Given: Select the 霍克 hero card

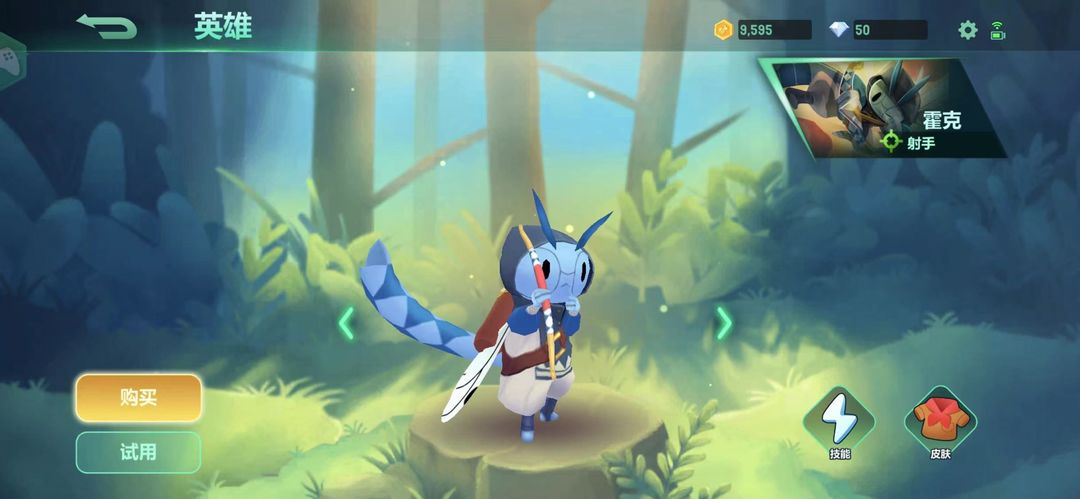Looking at the screenshot, I should click(885, 107).
